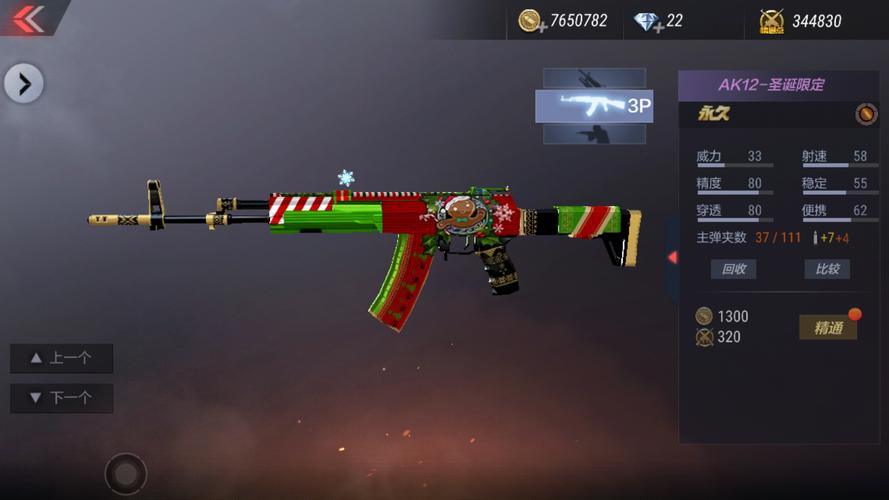Go back using the red arrow button

[28, 18]
